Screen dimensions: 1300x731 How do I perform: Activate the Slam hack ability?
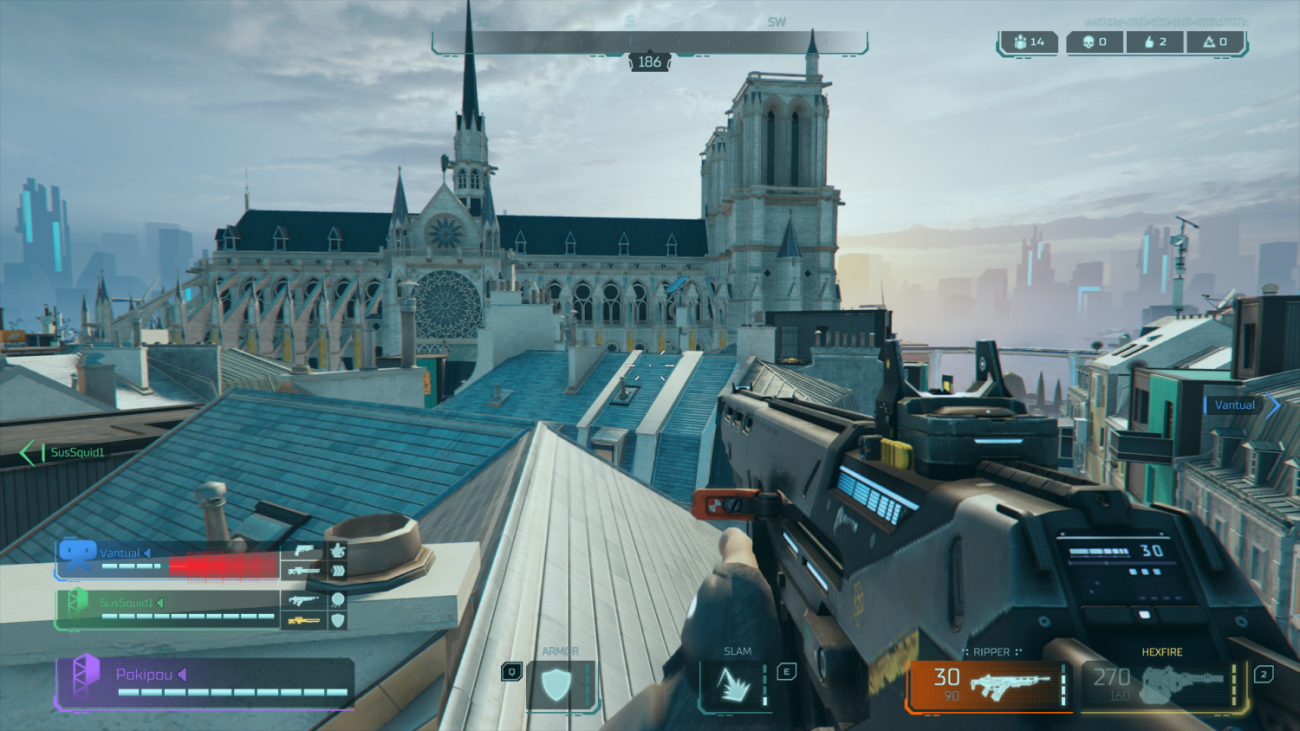[x=735, y=686]
